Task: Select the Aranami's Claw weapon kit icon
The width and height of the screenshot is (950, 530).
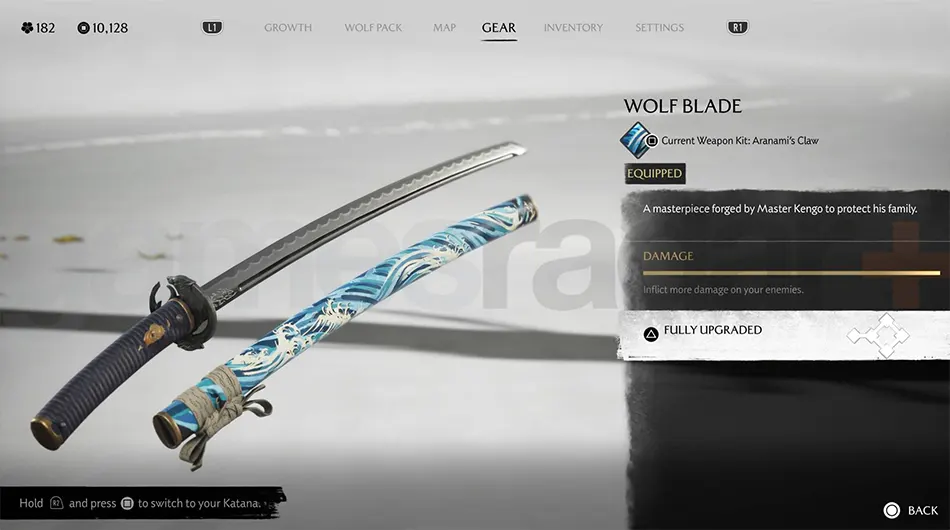Action: (x=636, y=140)
